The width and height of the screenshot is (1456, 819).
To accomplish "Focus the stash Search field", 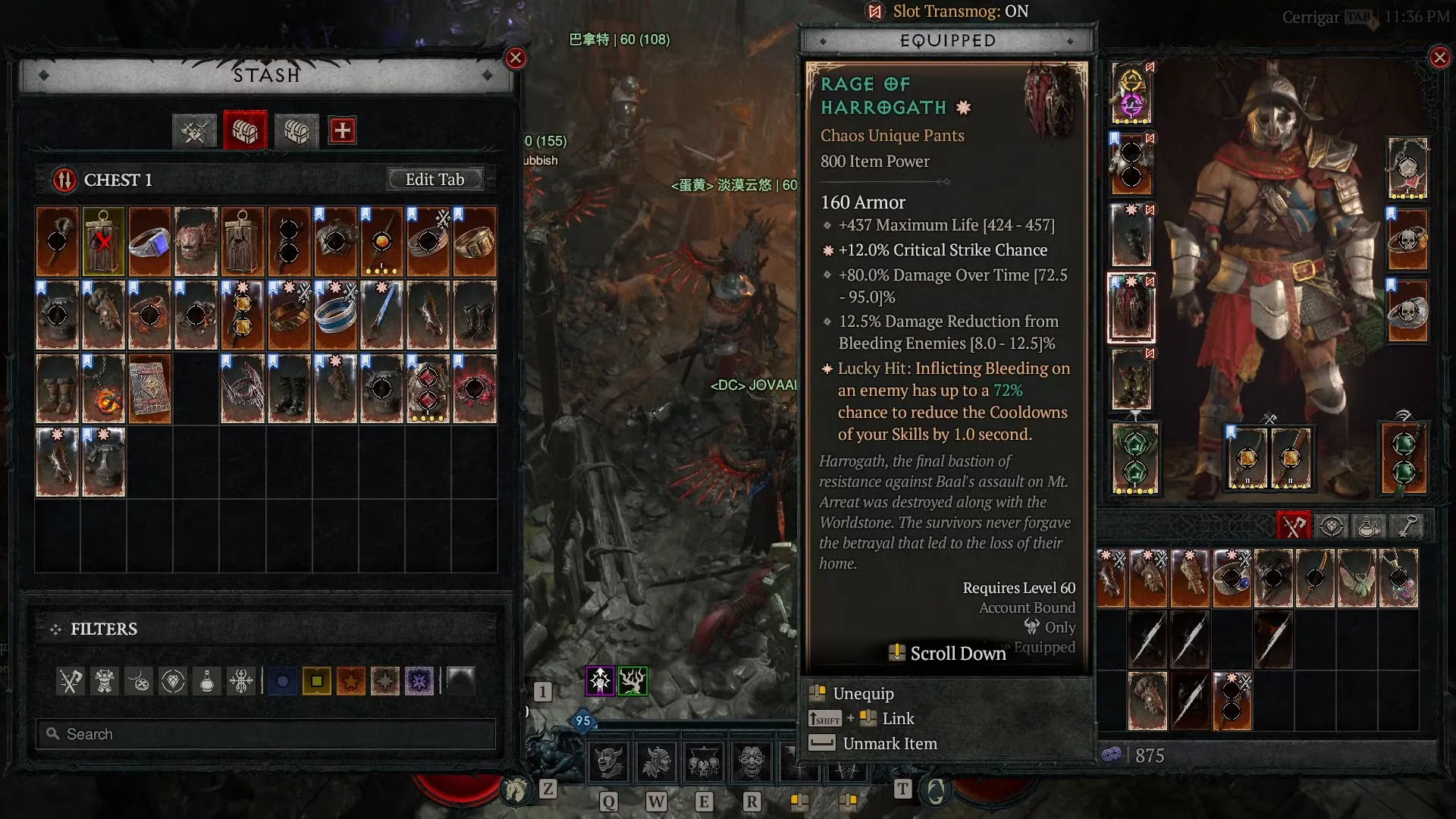I will click(265, 734).
